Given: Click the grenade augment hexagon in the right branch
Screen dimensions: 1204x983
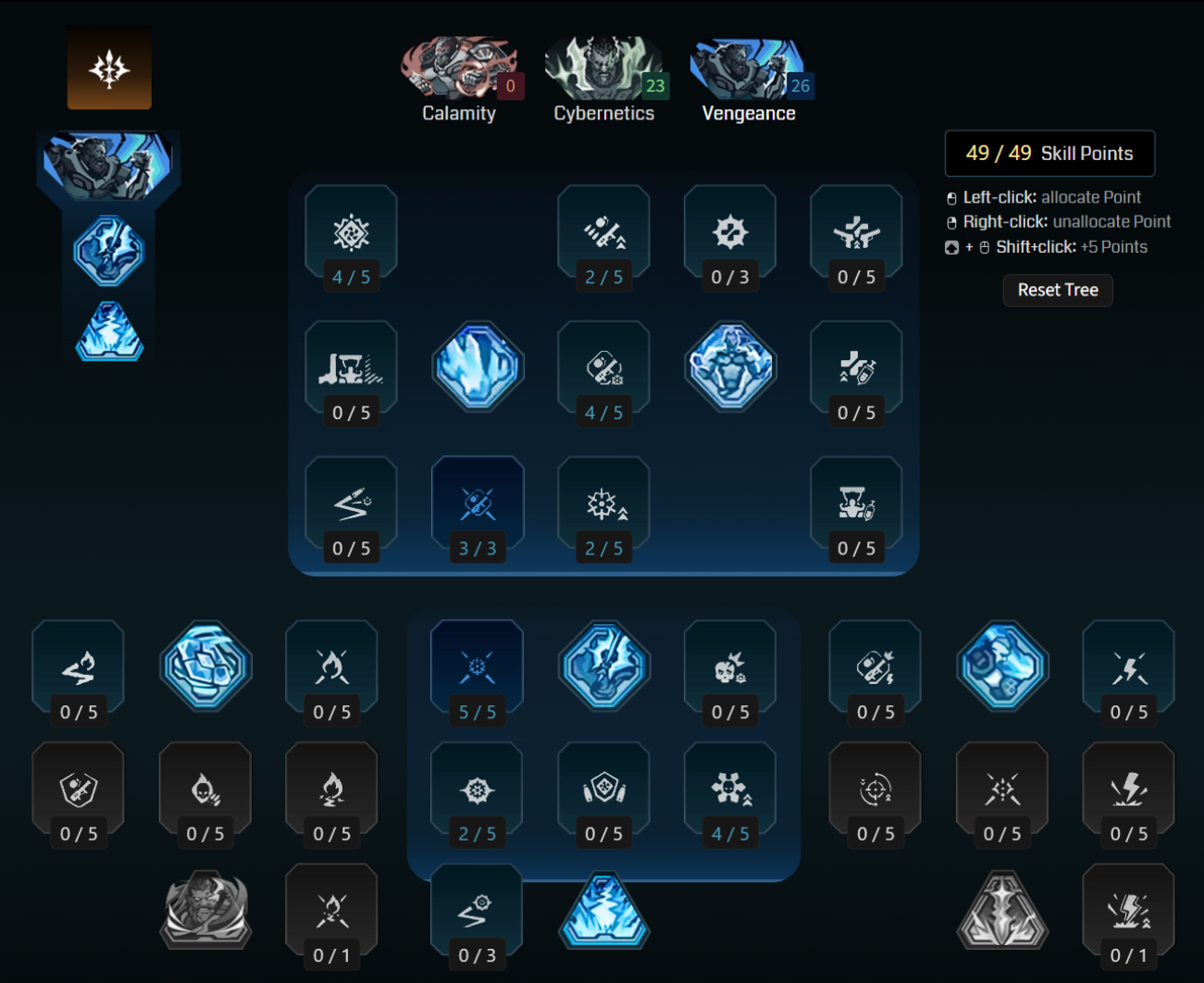Looking at the screenshot, I should [1002, 666].
